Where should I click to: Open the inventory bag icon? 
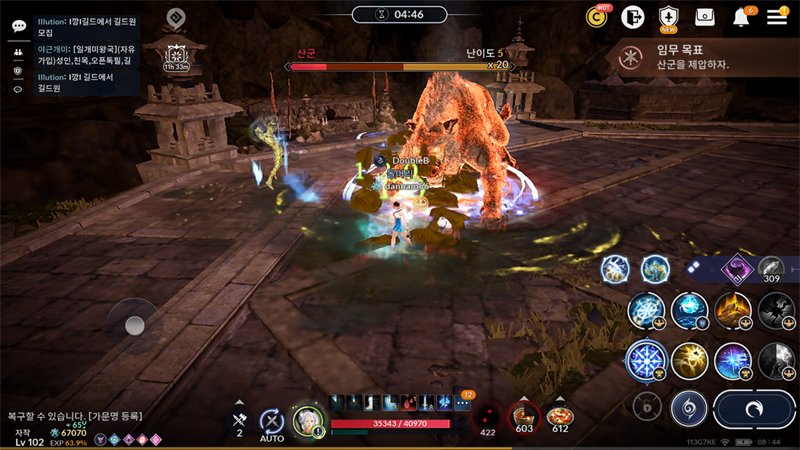coord(705,17)
